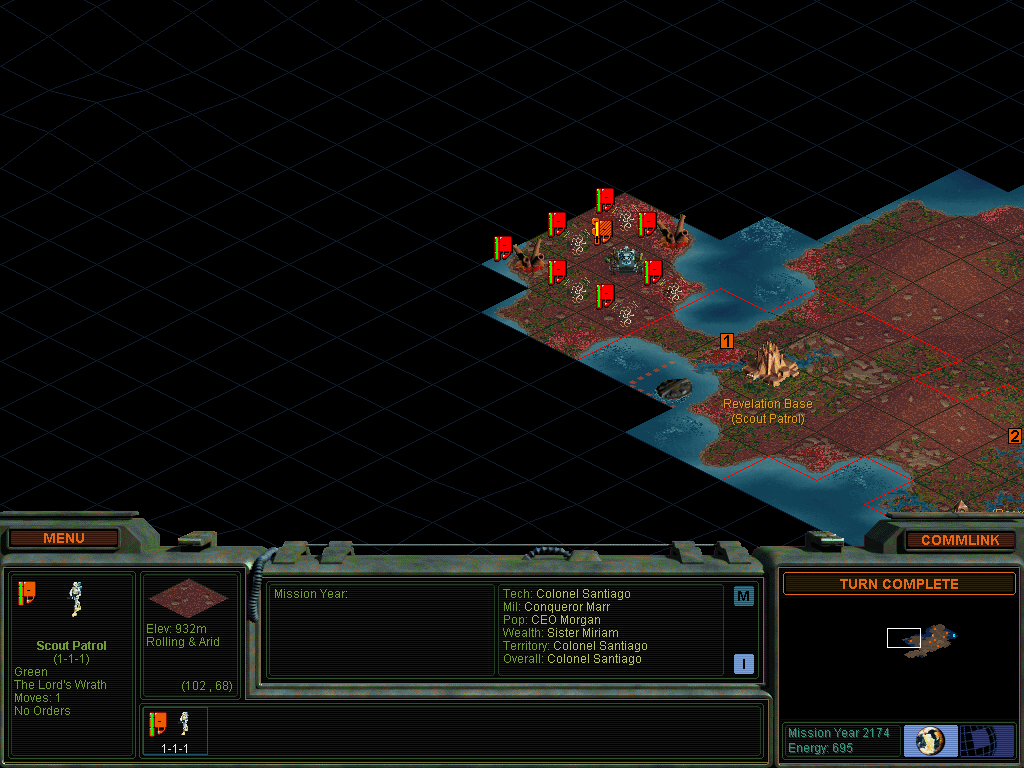1024x768 pixels.
Task: Click the TURN COMPLETE button
Action: 898,584
